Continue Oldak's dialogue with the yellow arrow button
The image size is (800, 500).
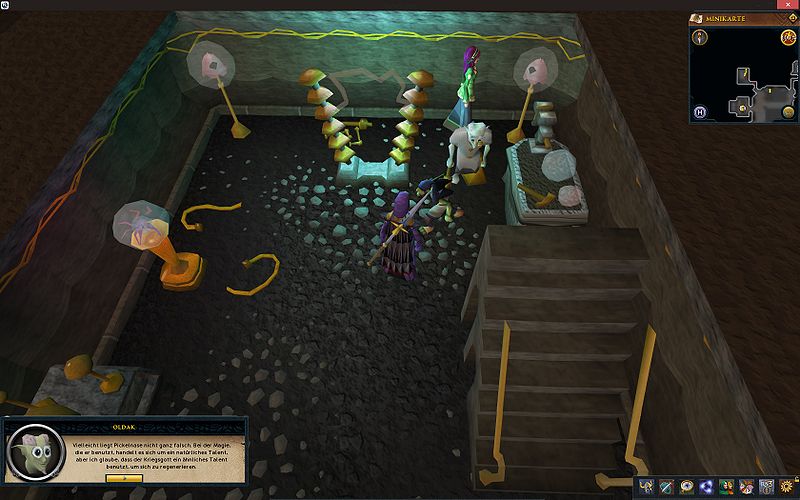coord(123,477)
